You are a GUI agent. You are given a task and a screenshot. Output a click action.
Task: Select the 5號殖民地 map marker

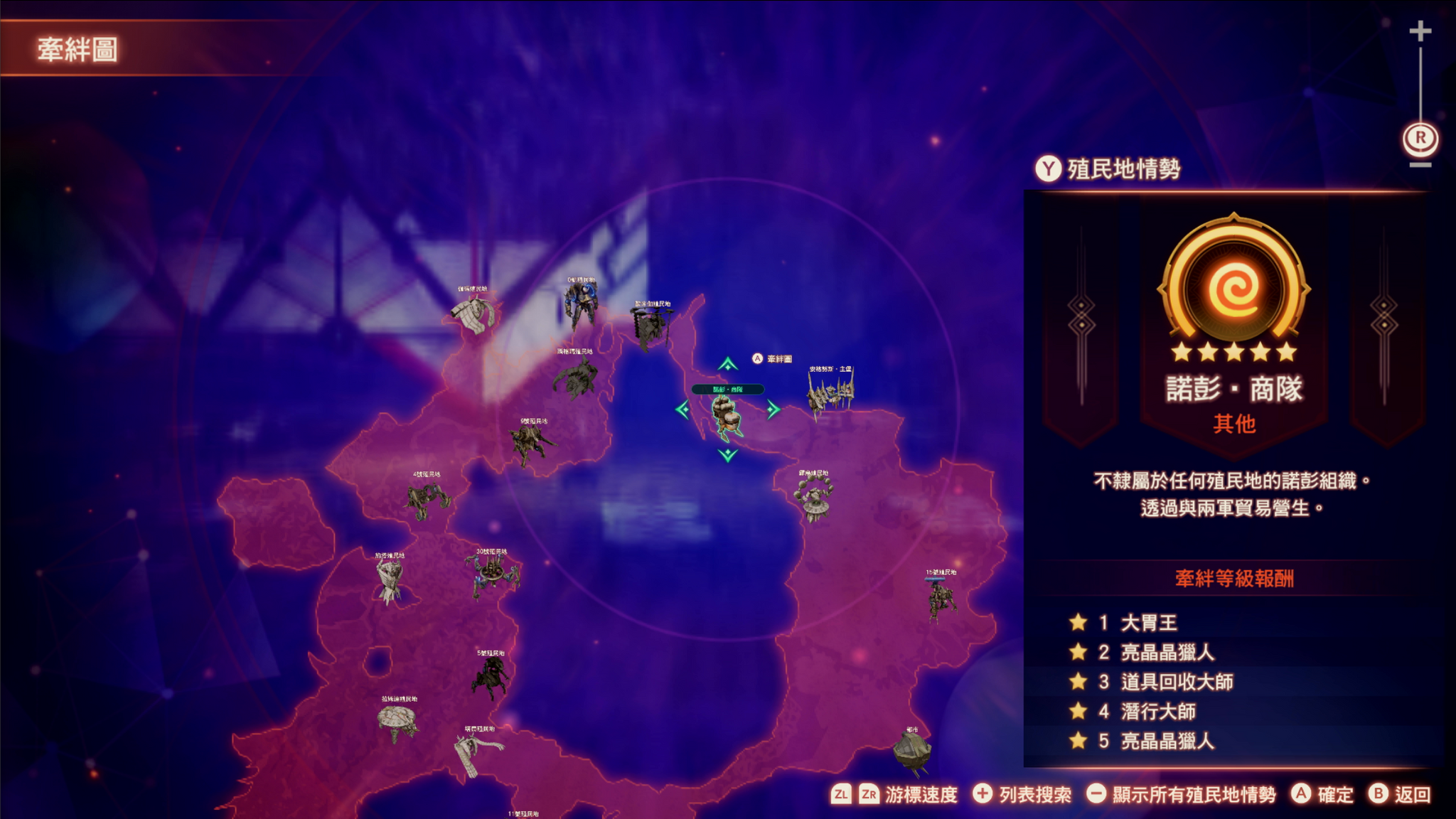tap(490, 676)
